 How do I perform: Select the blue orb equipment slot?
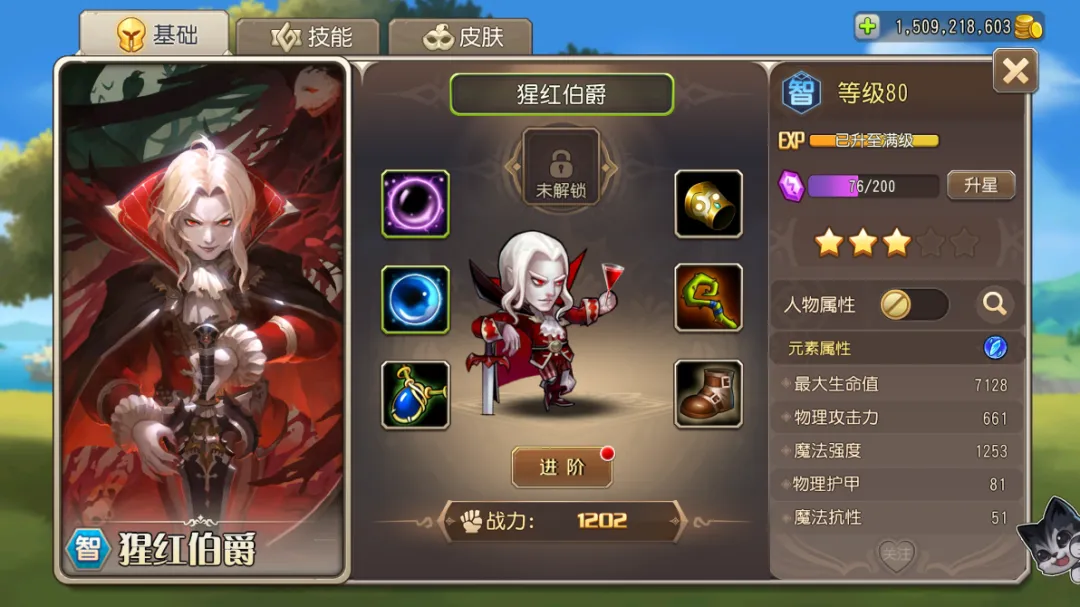point(415,299)
